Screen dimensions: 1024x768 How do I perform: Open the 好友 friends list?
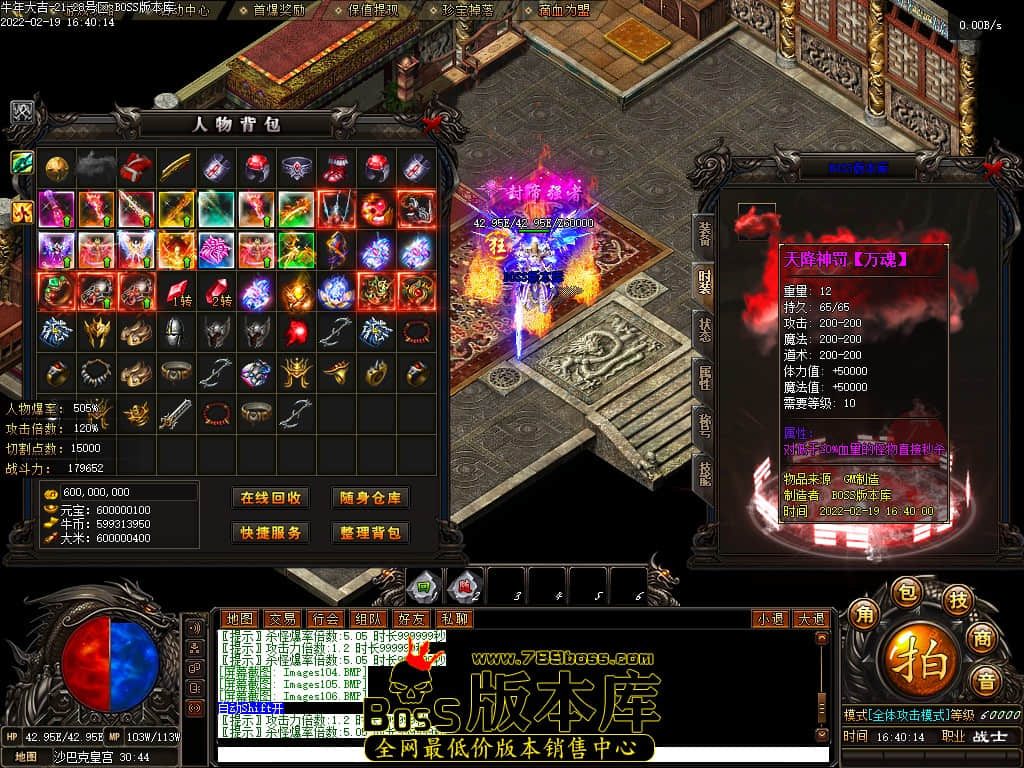[x=410, y=619]
